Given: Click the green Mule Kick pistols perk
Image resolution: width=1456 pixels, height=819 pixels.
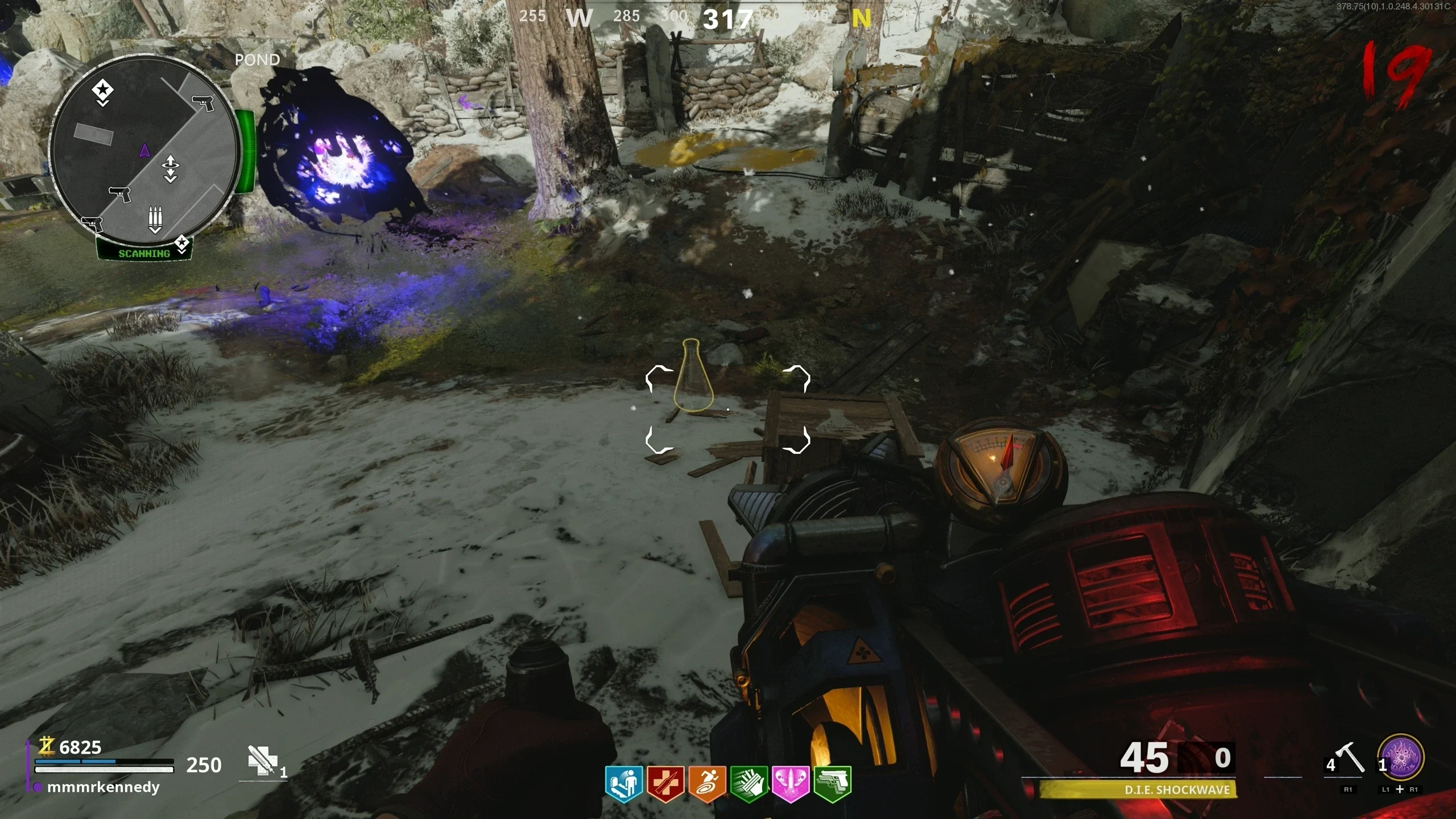Looking at the screenshot, I should point(833,784).
